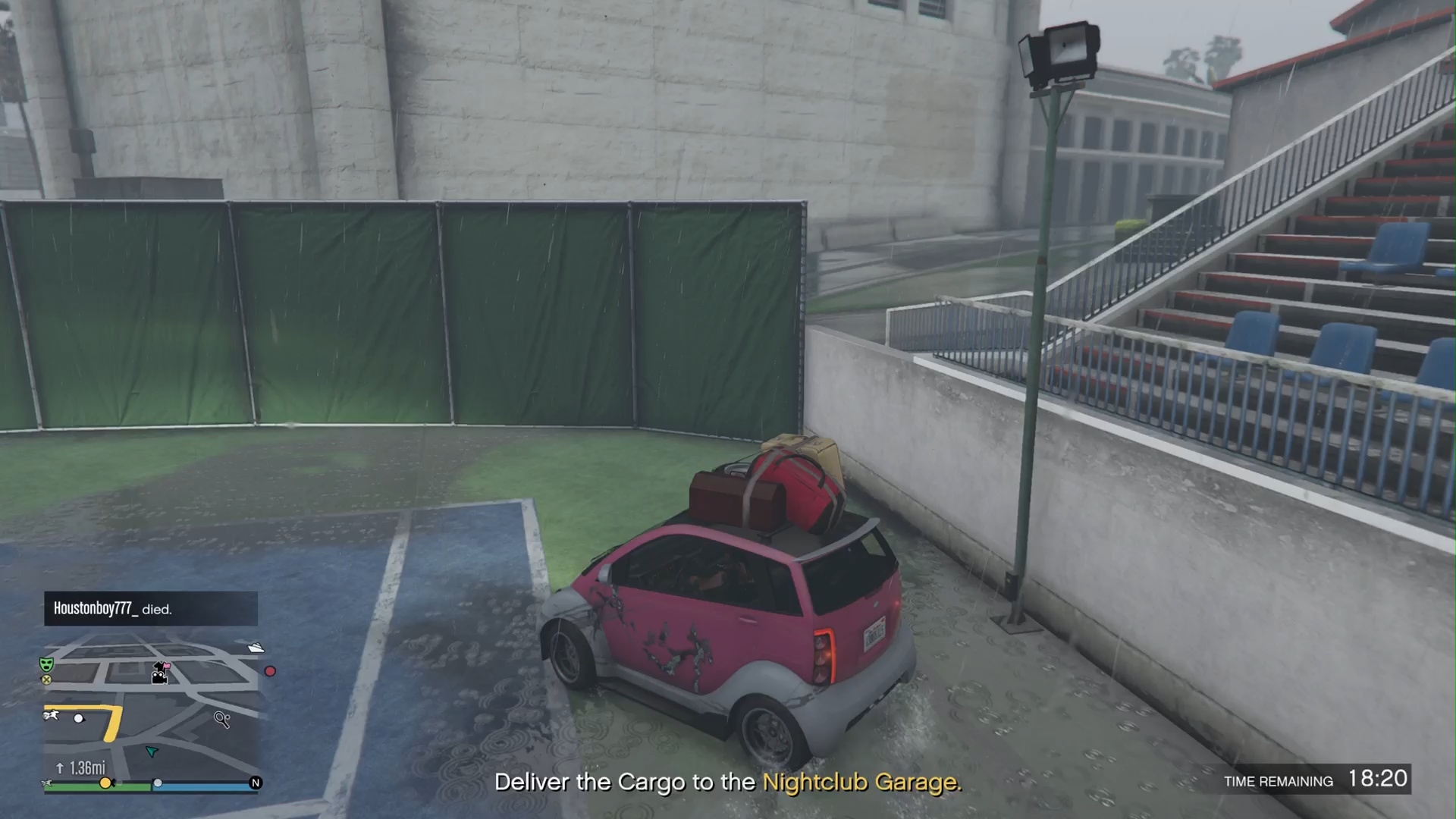
Task: Click the green mask blip on the minimap
Action: pos(46,664)
